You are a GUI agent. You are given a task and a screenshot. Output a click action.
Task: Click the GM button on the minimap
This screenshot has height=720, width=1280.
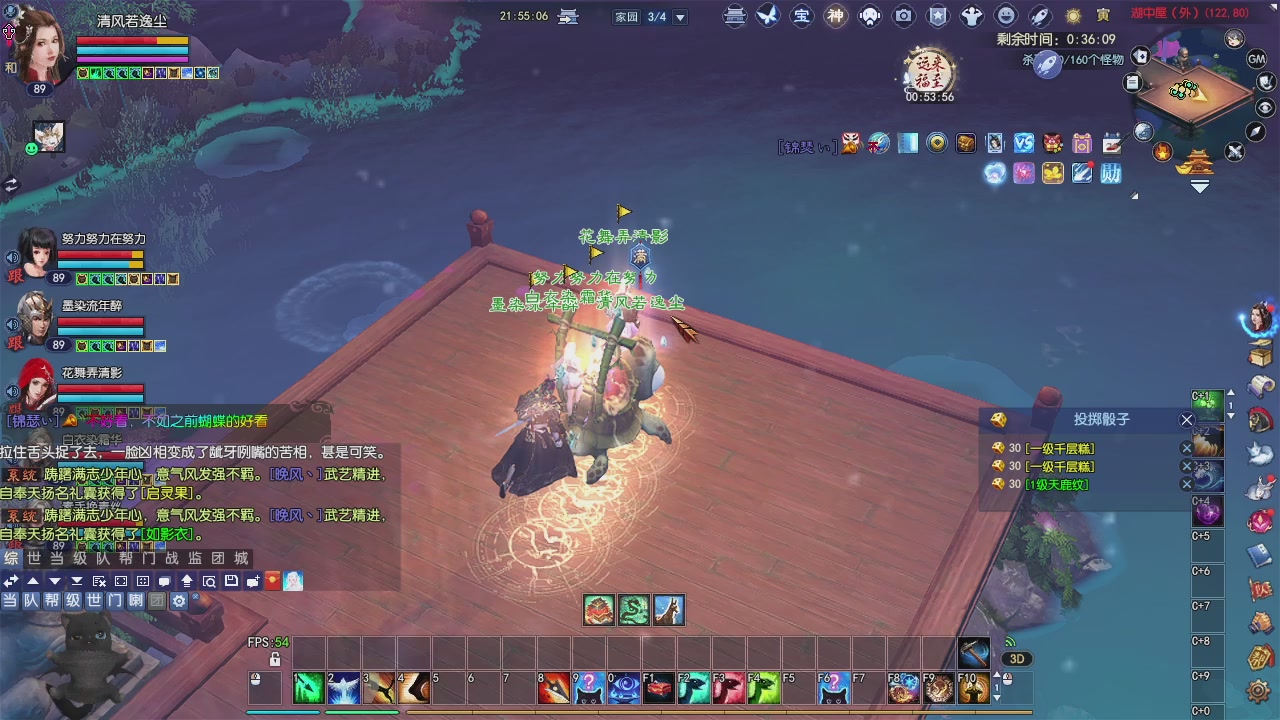[1255, 59]
